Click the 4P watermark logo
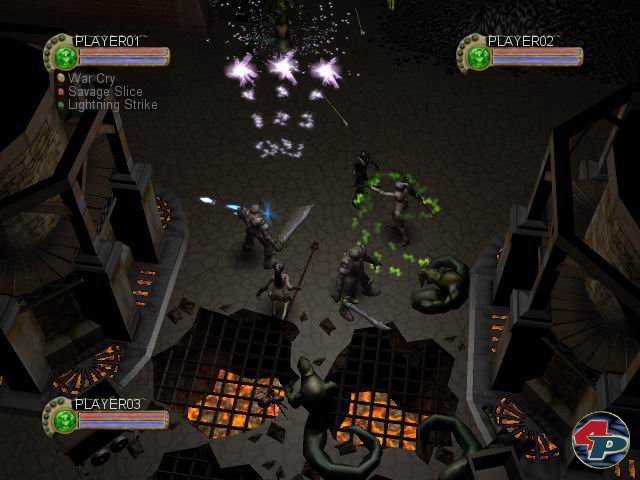This screenshot has height=480, width=640. [x=599, y=440]
